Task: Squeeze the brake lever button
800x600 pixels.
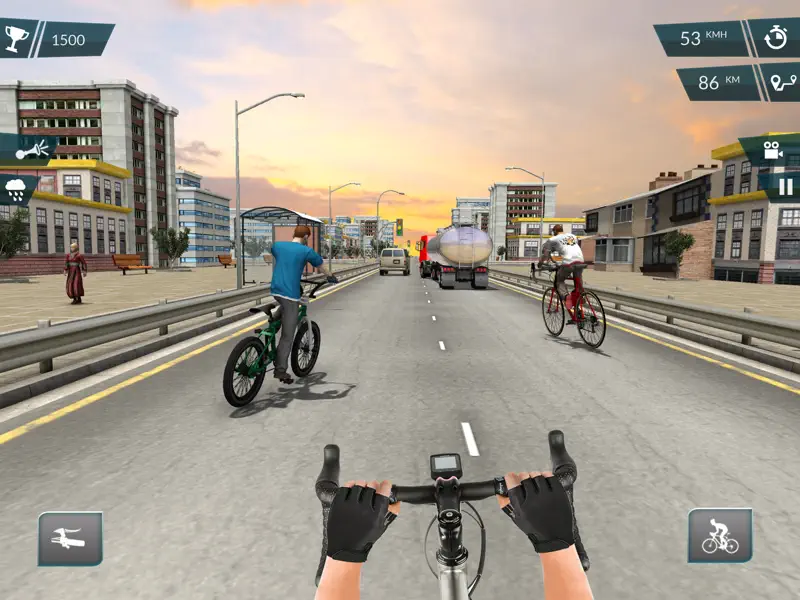Action: [70, 538]
